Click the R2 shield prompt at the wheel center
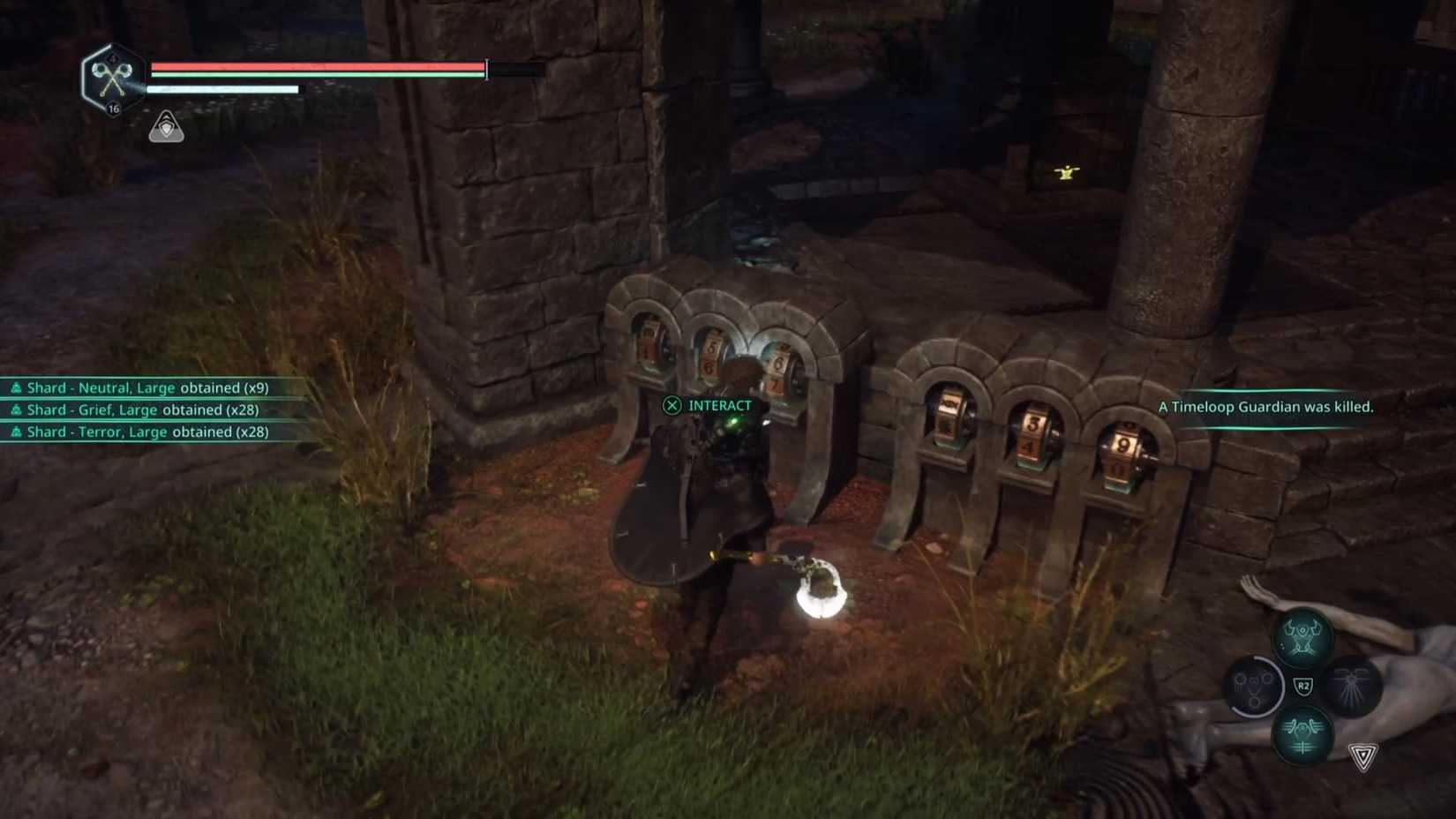The image size is (1456, 819). [1304, 687]
